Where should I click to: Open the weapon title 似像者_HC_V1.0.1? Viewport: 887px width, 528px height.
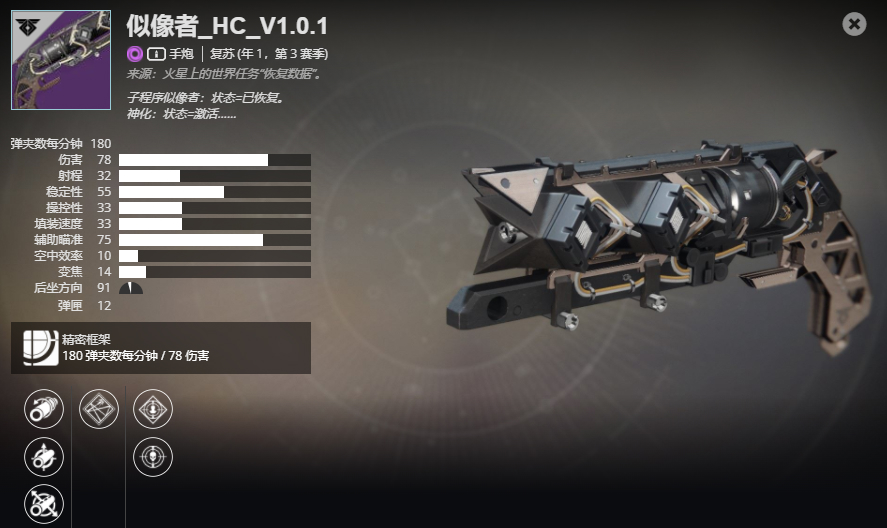pos(227,26)
